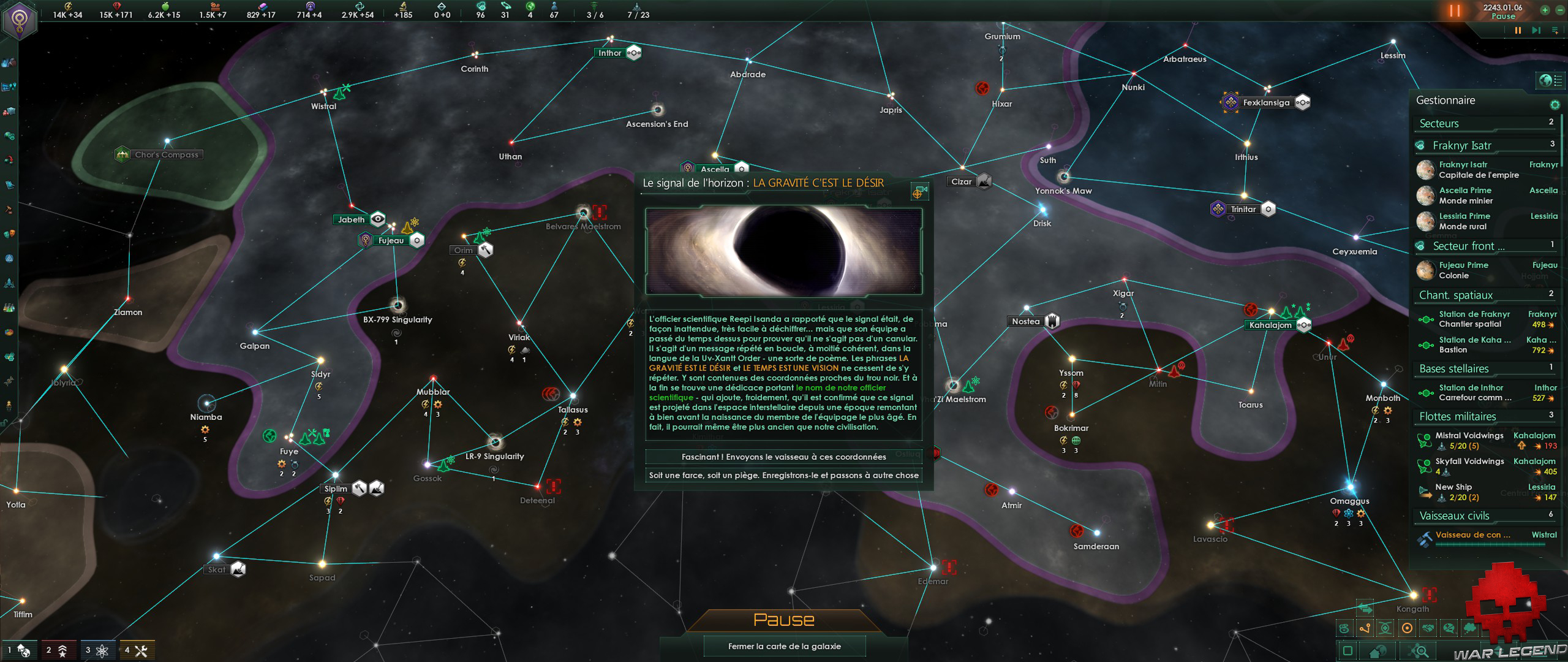Open the Gestionnaire settings gear icon
Screen dimensions: 1568x662
tap(1555, 105)
